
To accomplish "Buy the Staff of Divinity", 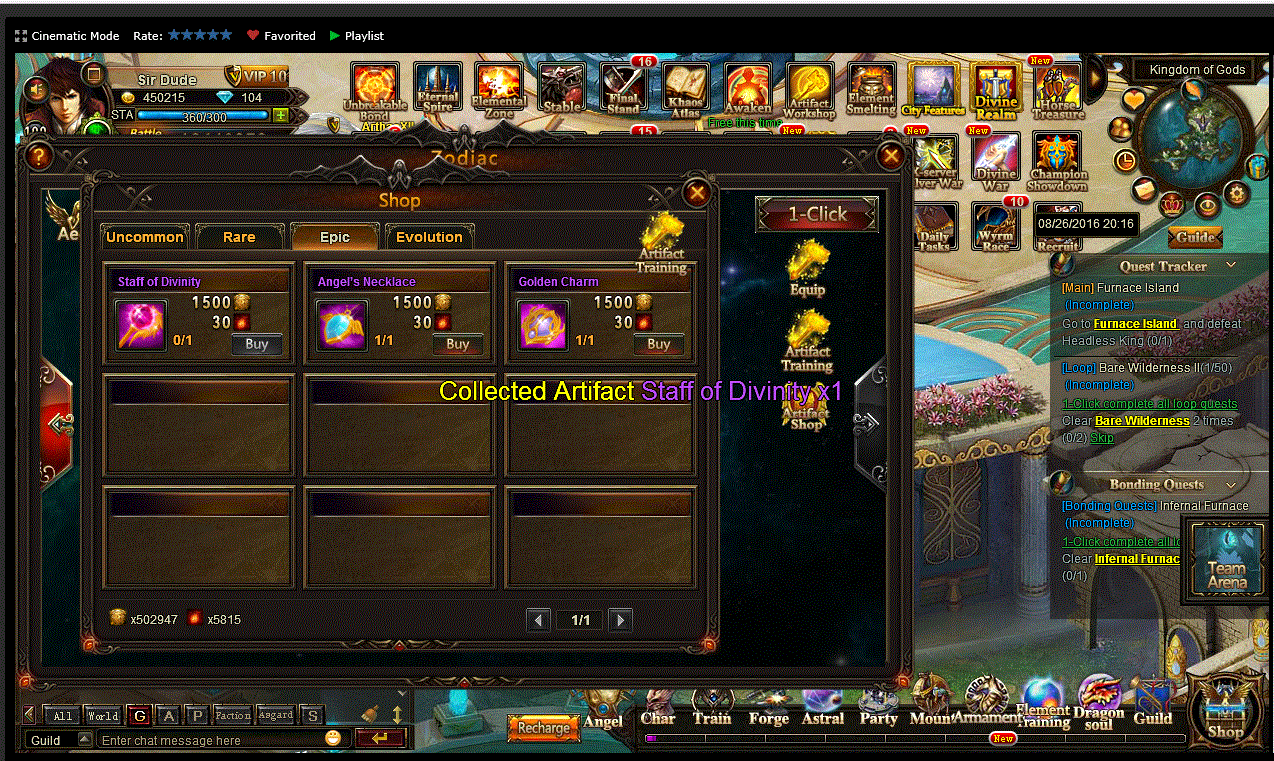I will [257, 344].
